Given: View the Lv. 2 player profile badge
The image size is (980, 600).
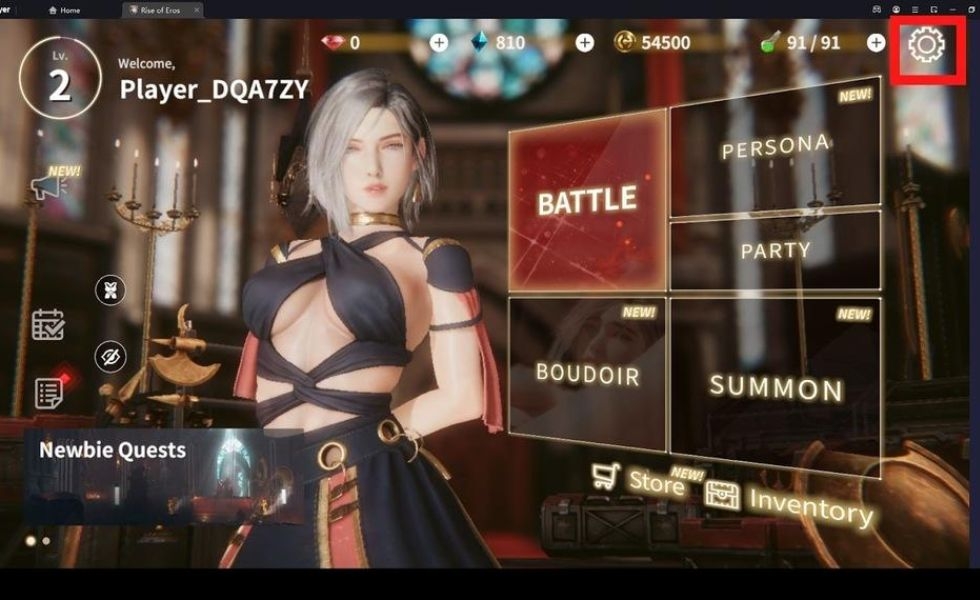Looking at the screenshot, I should click(60, 78).
